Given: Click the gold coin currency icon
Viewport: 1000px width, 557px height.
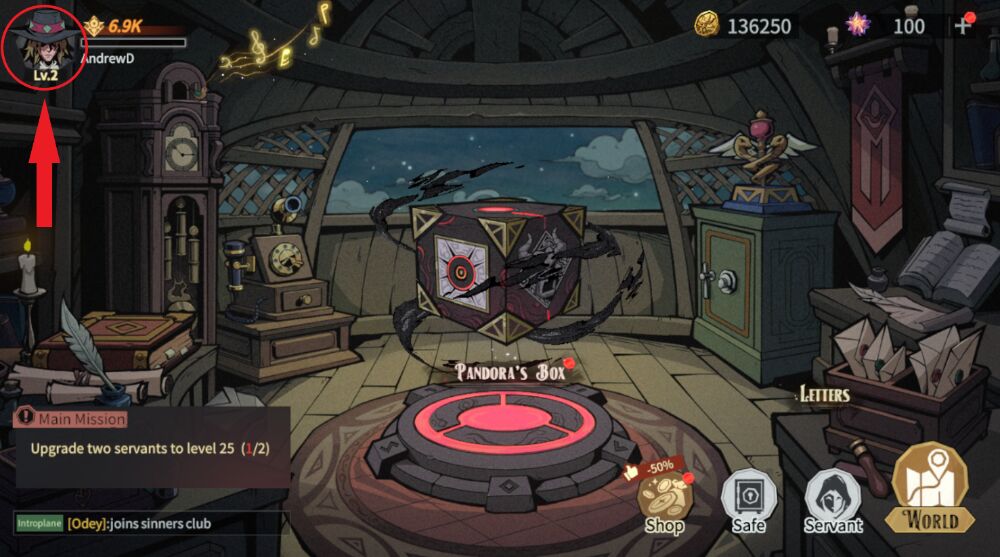Looking at the screenshot, I should tap(708, 25).
